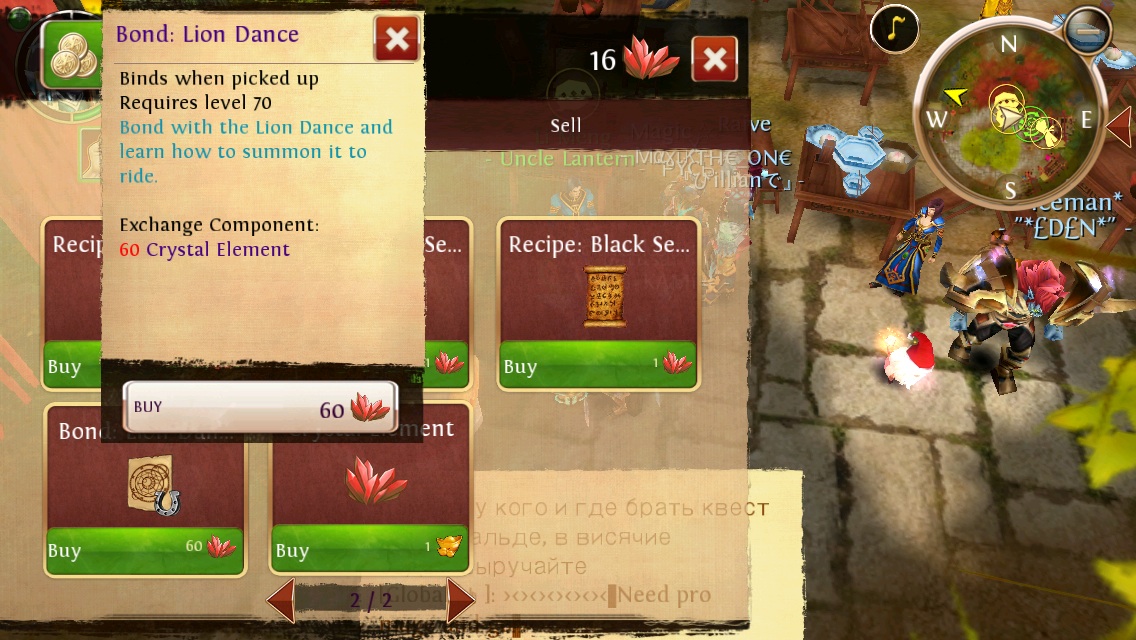Close the shop window
The height and width of the screenshot is (640, 1136).
tap(714, 59)
